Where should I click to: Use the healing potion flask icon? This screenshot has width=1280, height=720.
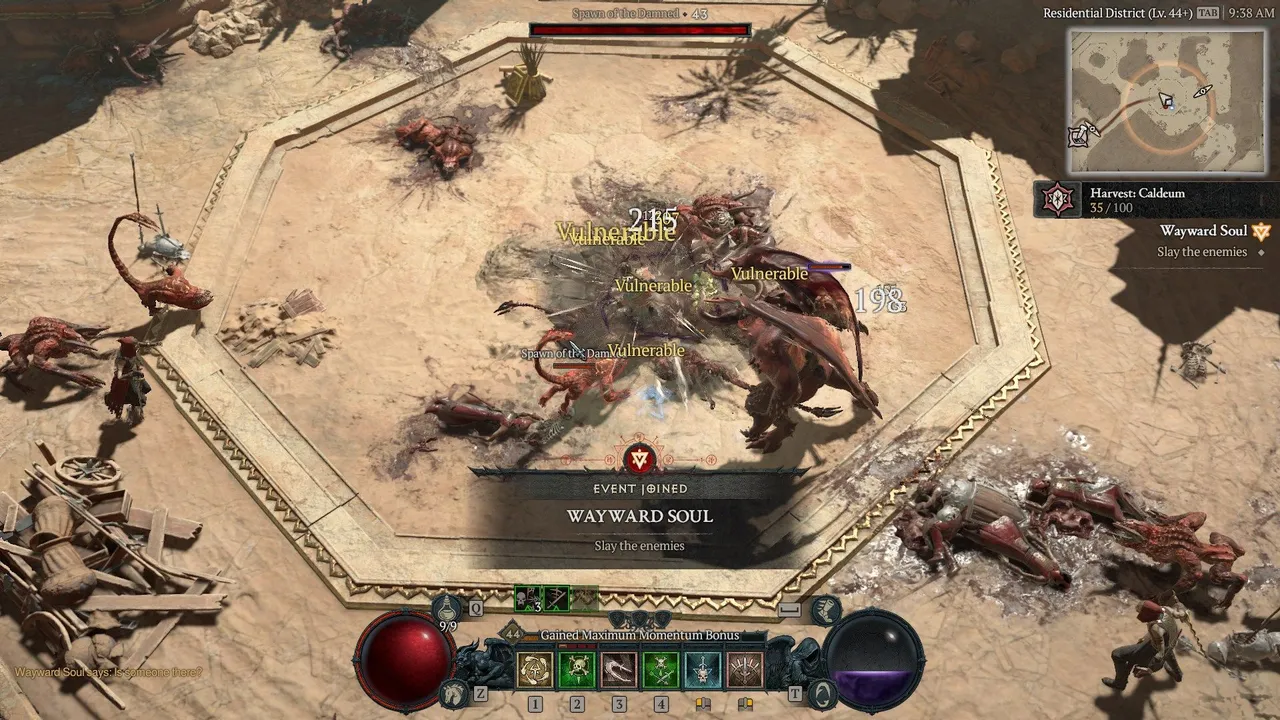coord(448,607)
